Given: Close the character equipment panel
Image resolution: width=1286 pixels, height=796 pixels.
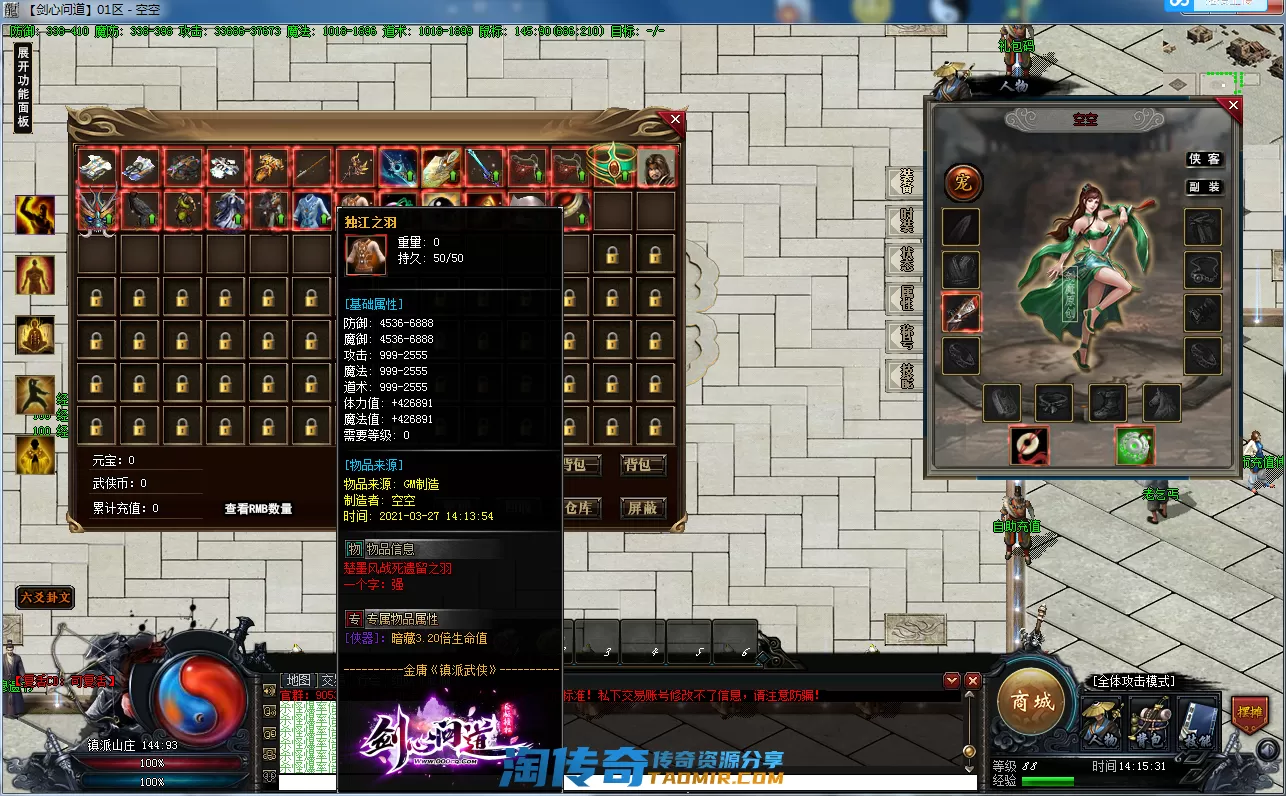Looking at the screenshot, I should click(1233, 105).
